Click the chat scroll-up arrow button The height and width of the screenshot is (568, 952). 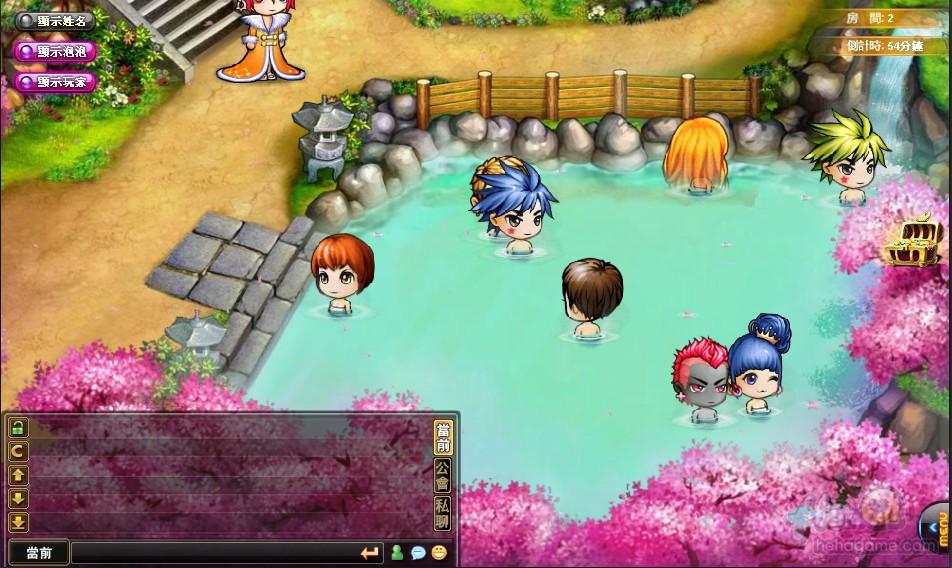pos(18,475)
